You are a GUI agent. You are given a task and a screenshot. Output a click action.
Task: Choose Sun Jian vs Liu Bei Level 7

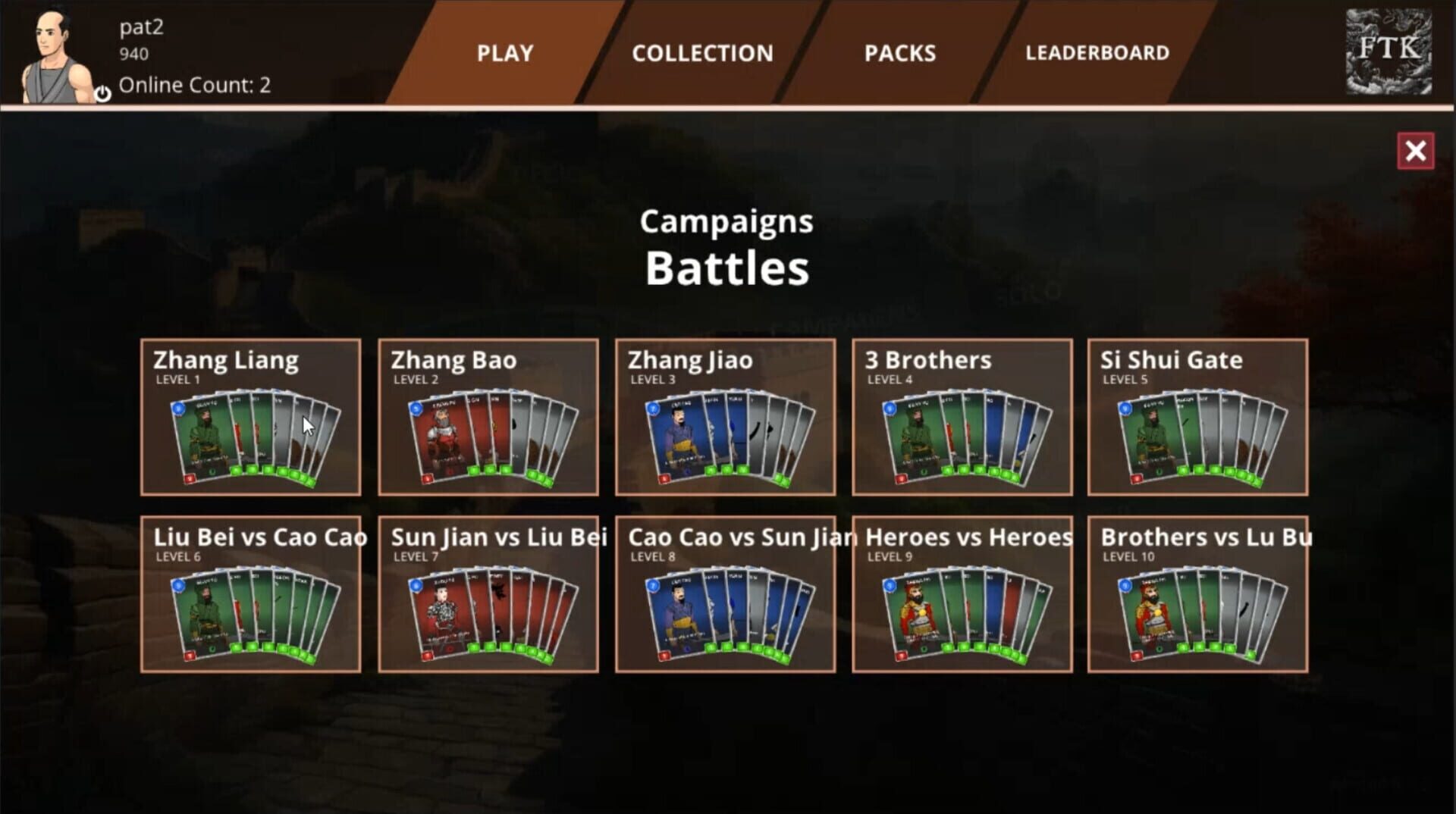[488, 595]
